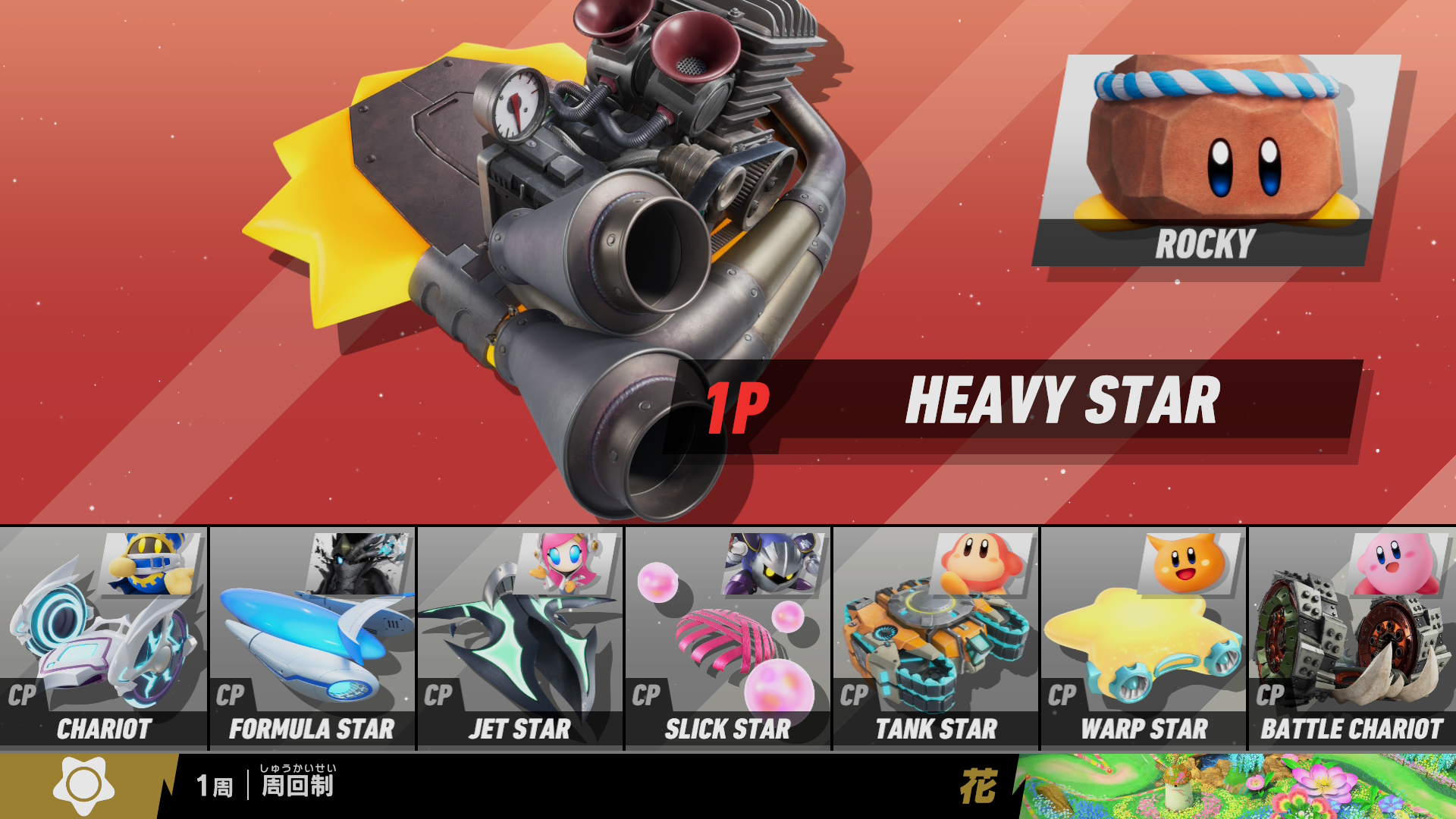Image resolution: width=1456 pixels, height=819 pixels.
Task: Select the Slick Star CP tile
Action: 728,639
